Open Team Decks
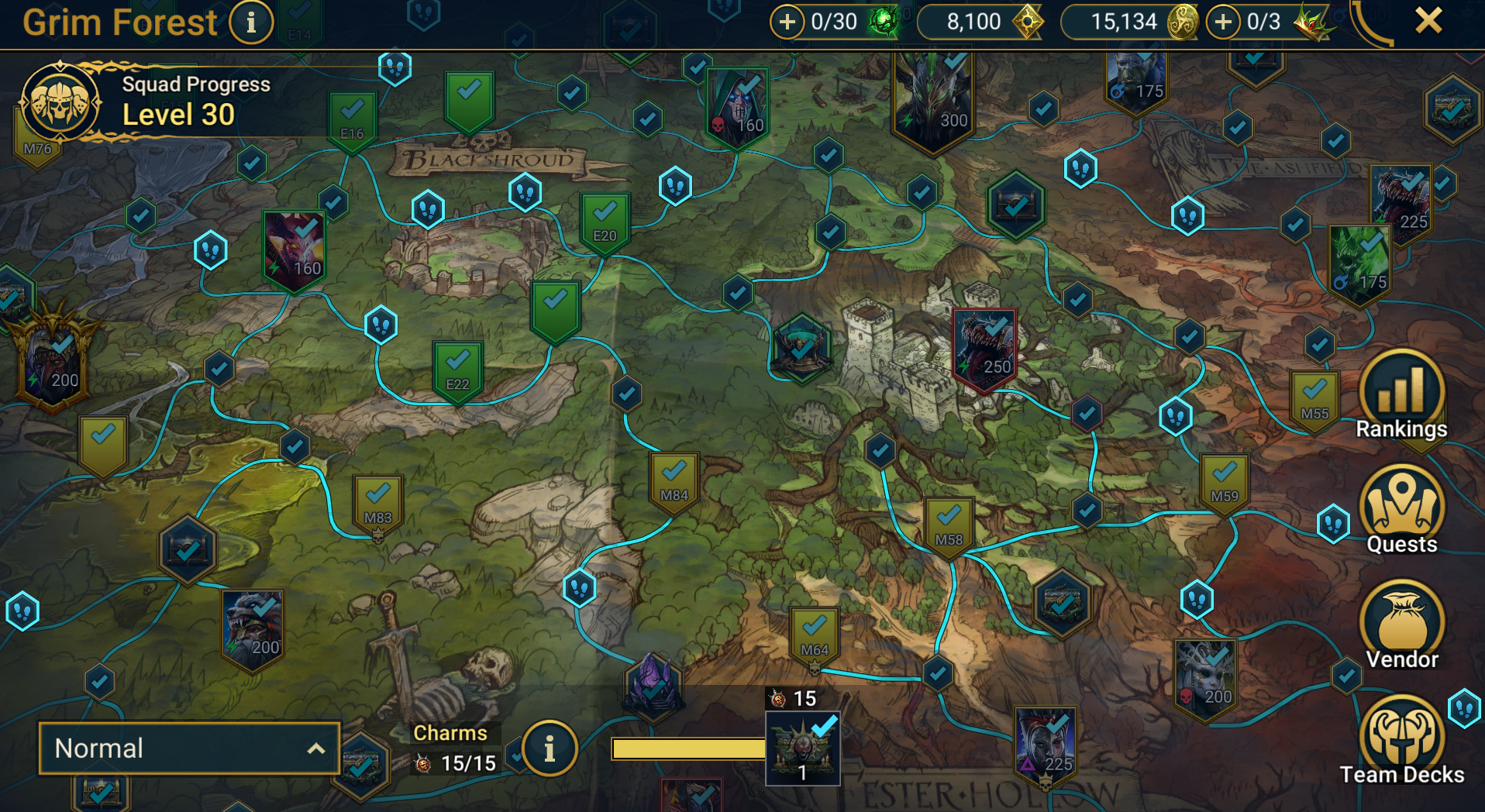This screenshot has width=1485, height=812. [x=1401, y=741]
